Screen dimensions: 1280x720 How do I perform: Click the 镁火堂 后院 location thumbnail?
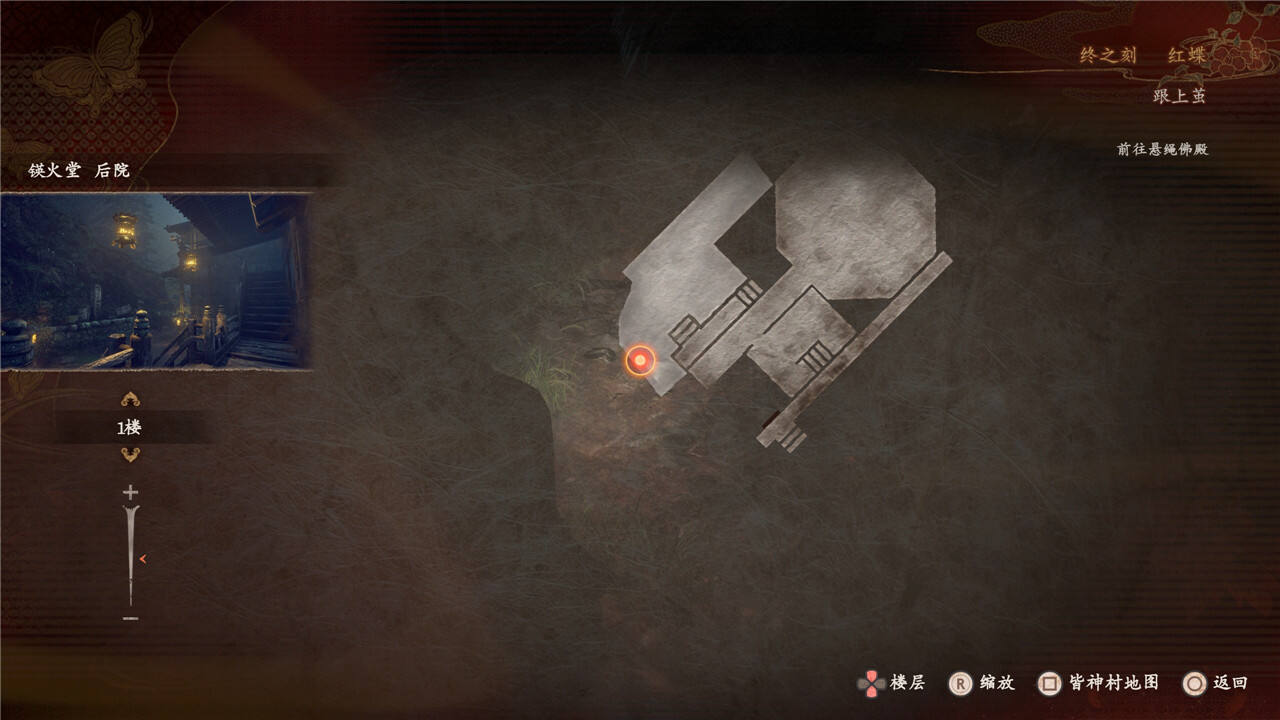(155, 281)
